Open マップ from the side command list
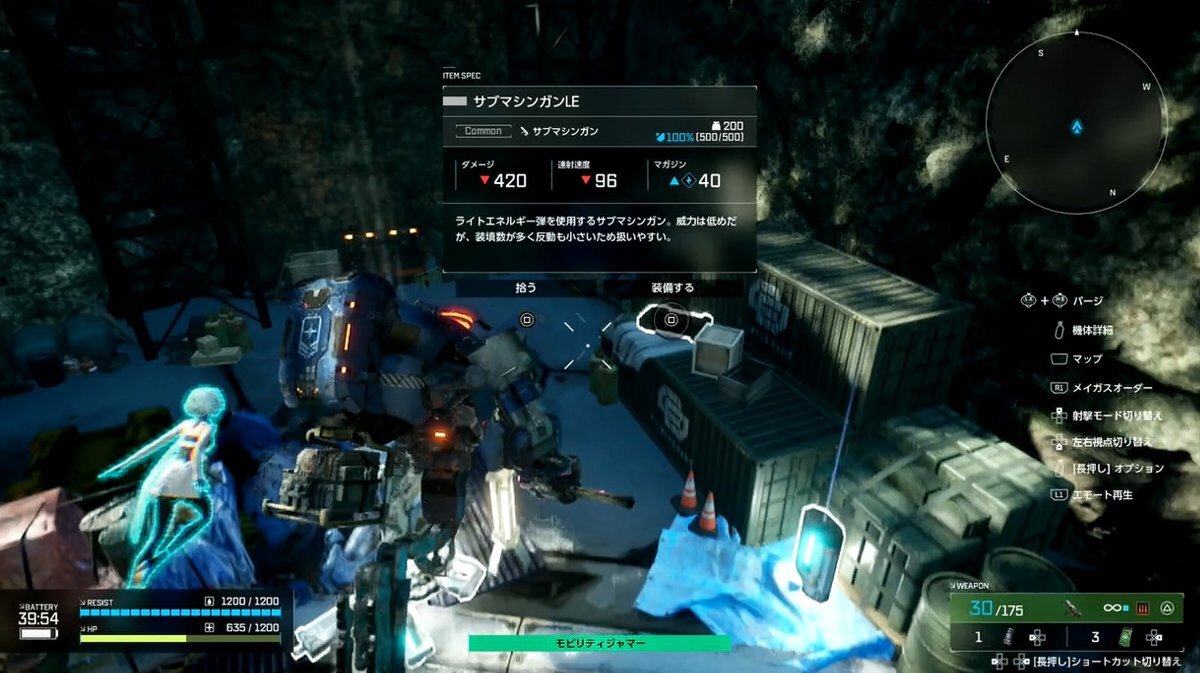Screen dimensions: 1200x673 click(1086, 358)
